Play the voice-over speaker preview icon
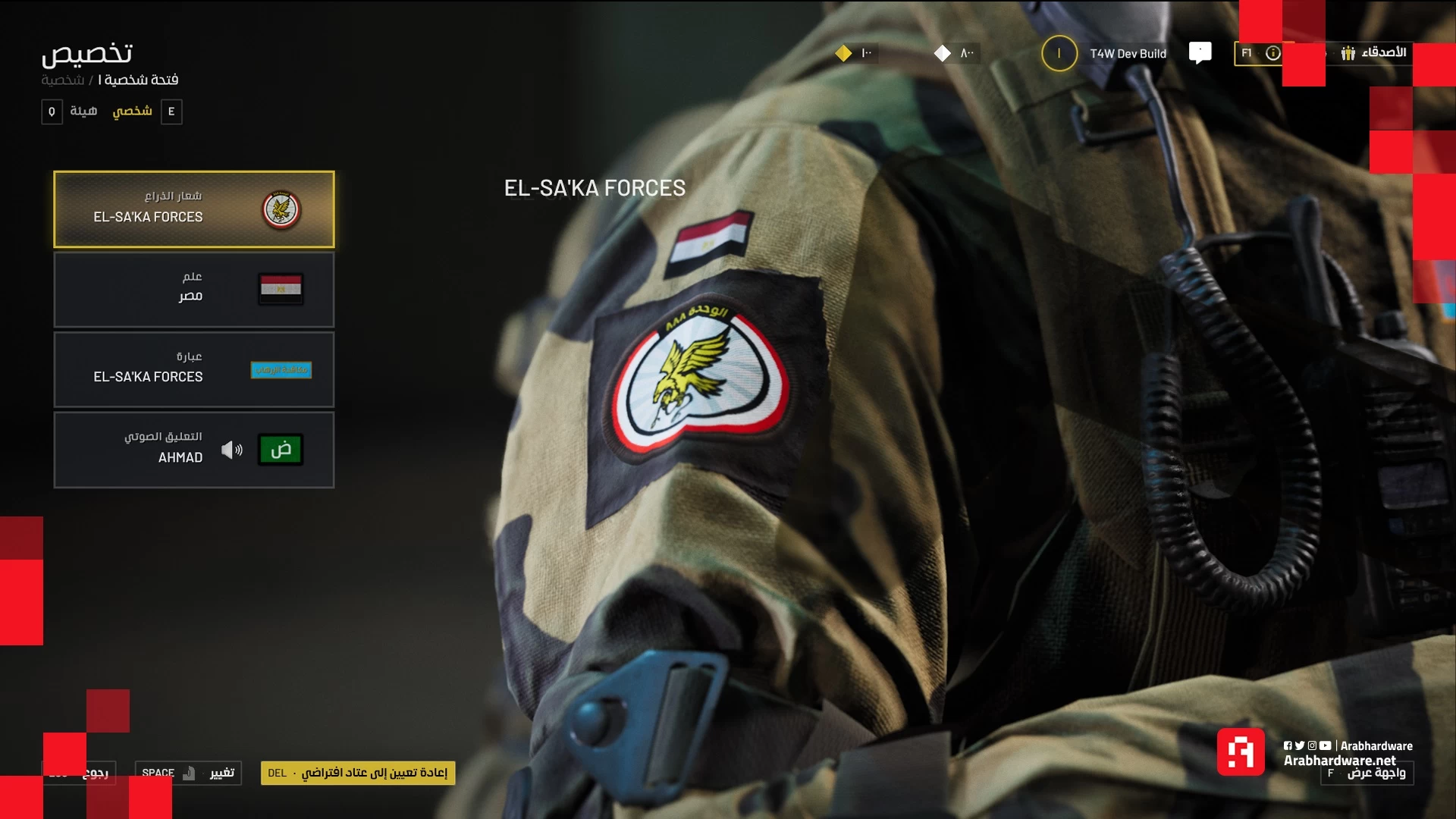Image resolution: width=1456 pixels, height=819 pixels. (232, 450)
